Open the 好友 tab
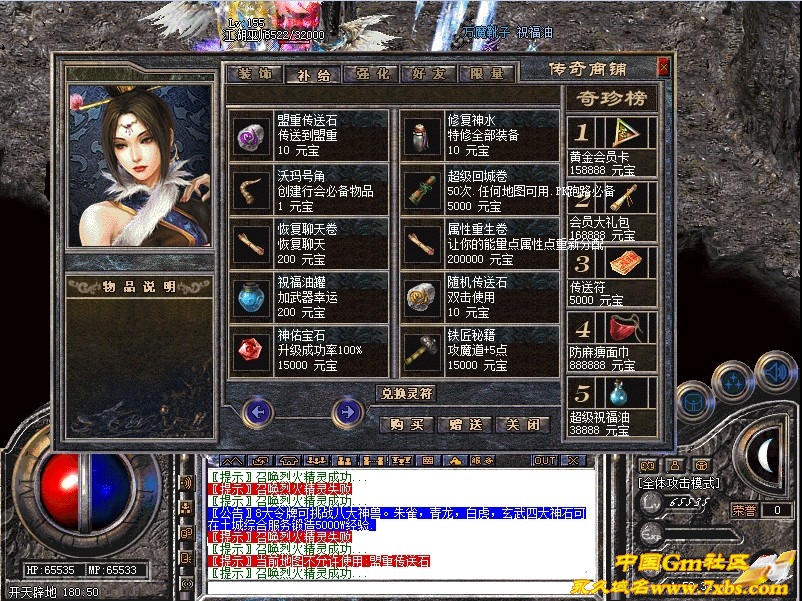 pos(428,74)
